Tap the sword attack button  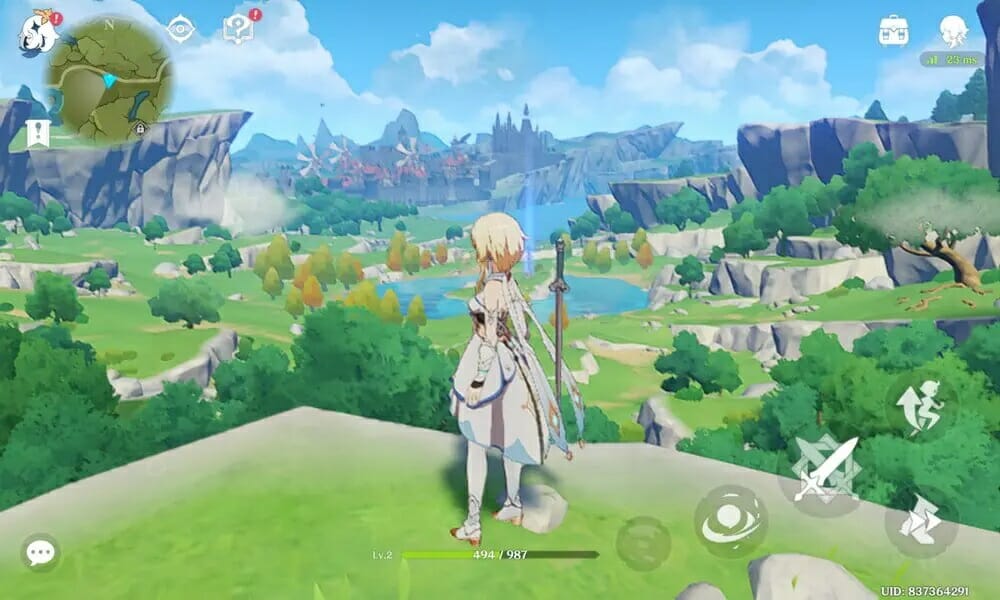point(825,467)
